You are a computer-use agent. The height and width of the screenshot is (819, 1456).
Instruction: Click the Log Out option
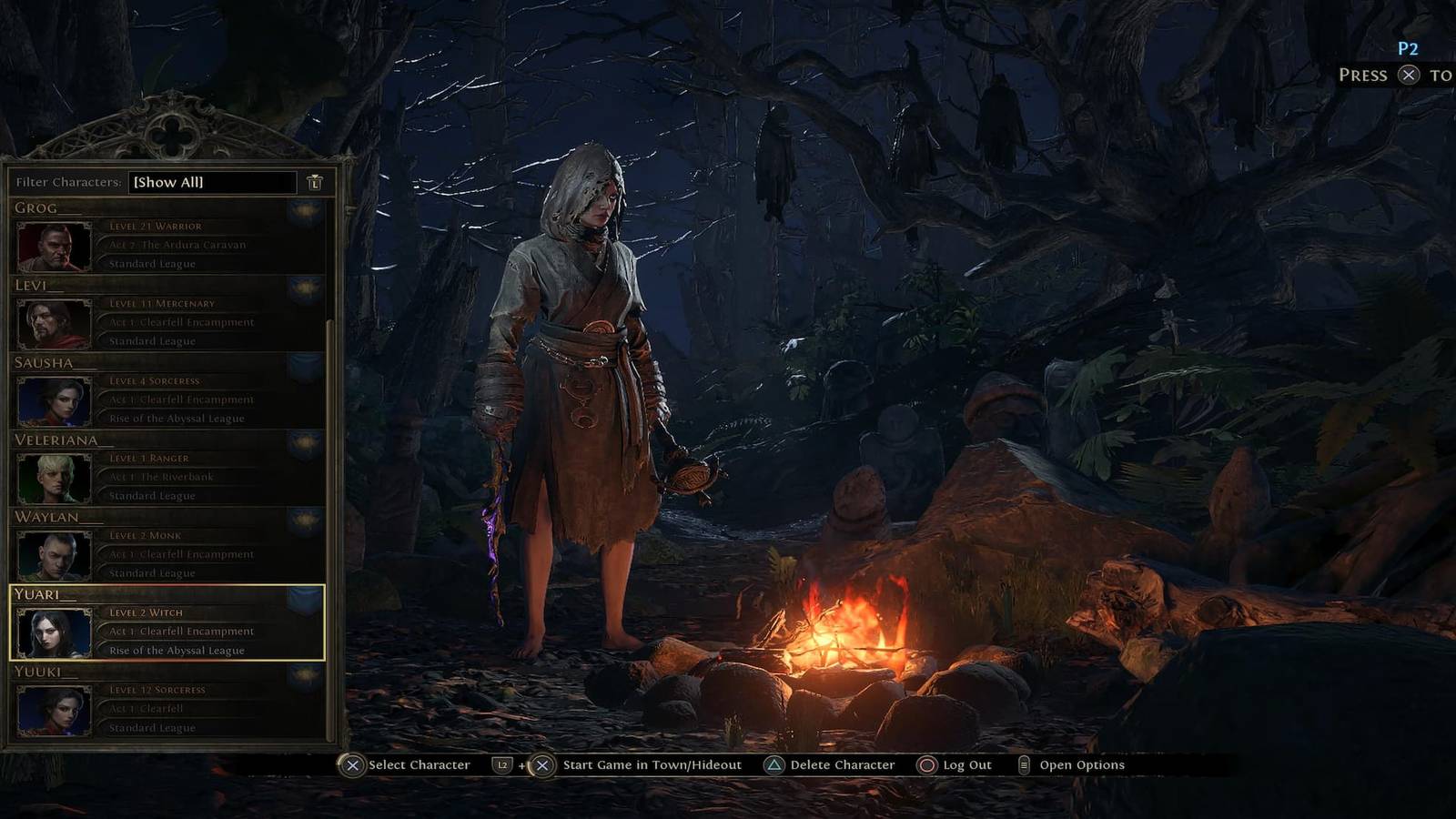coord(965,765)
